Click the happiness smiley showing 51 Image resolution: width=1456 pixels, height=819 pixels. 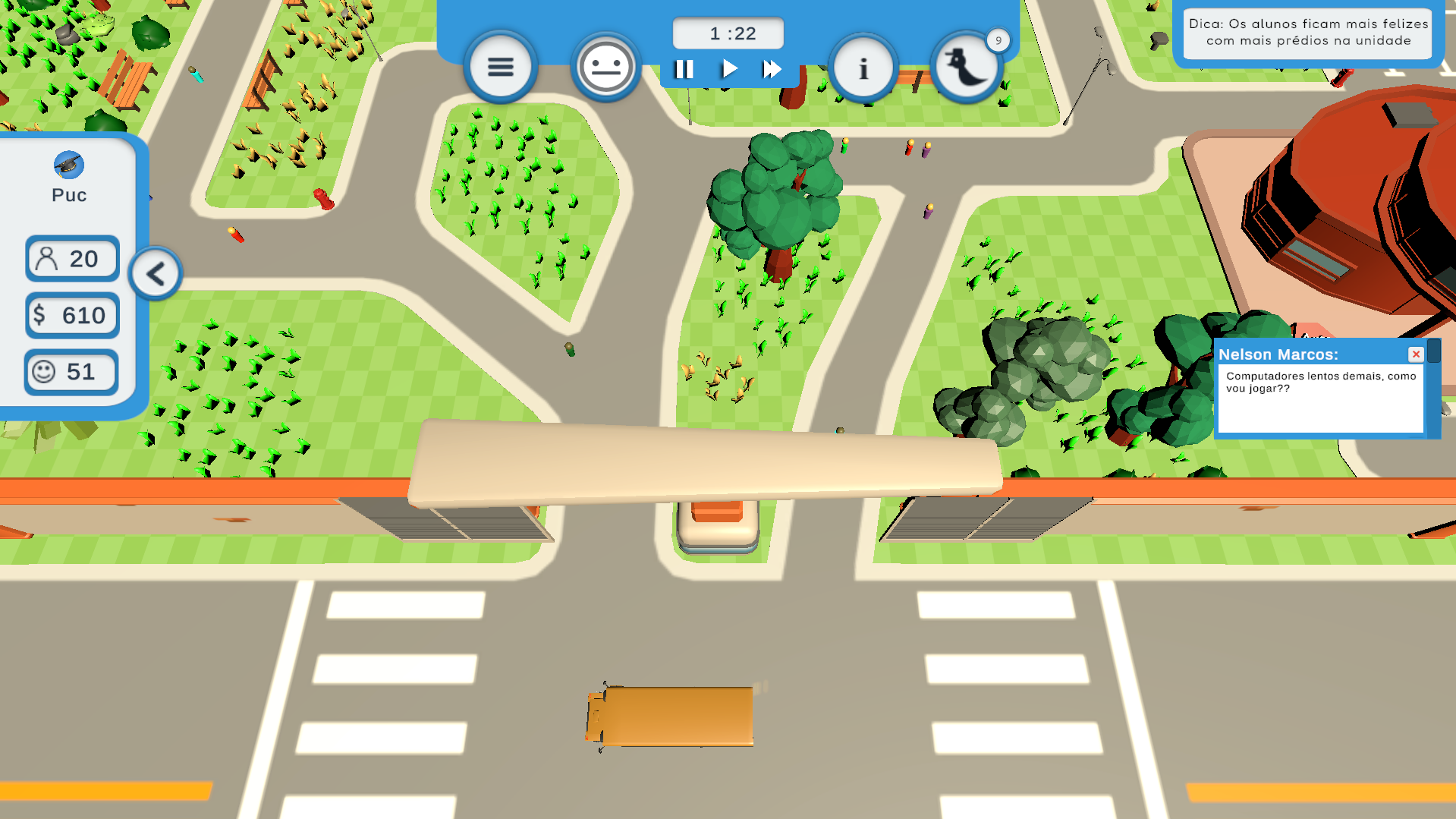[71, 371]
